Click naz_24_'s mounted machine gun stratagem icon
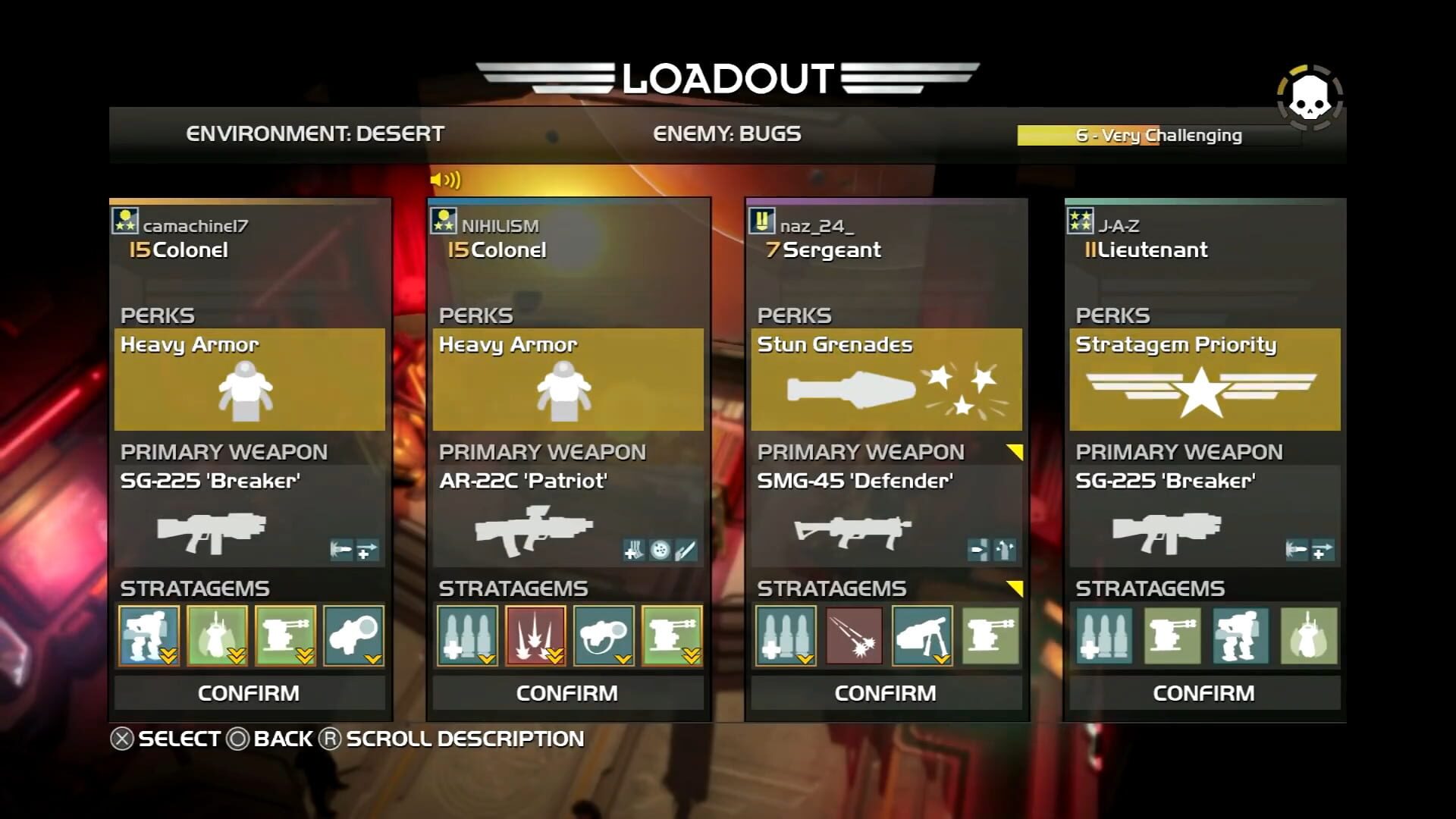The height and width of the screenshot is (819, 1456). point(922,637)
